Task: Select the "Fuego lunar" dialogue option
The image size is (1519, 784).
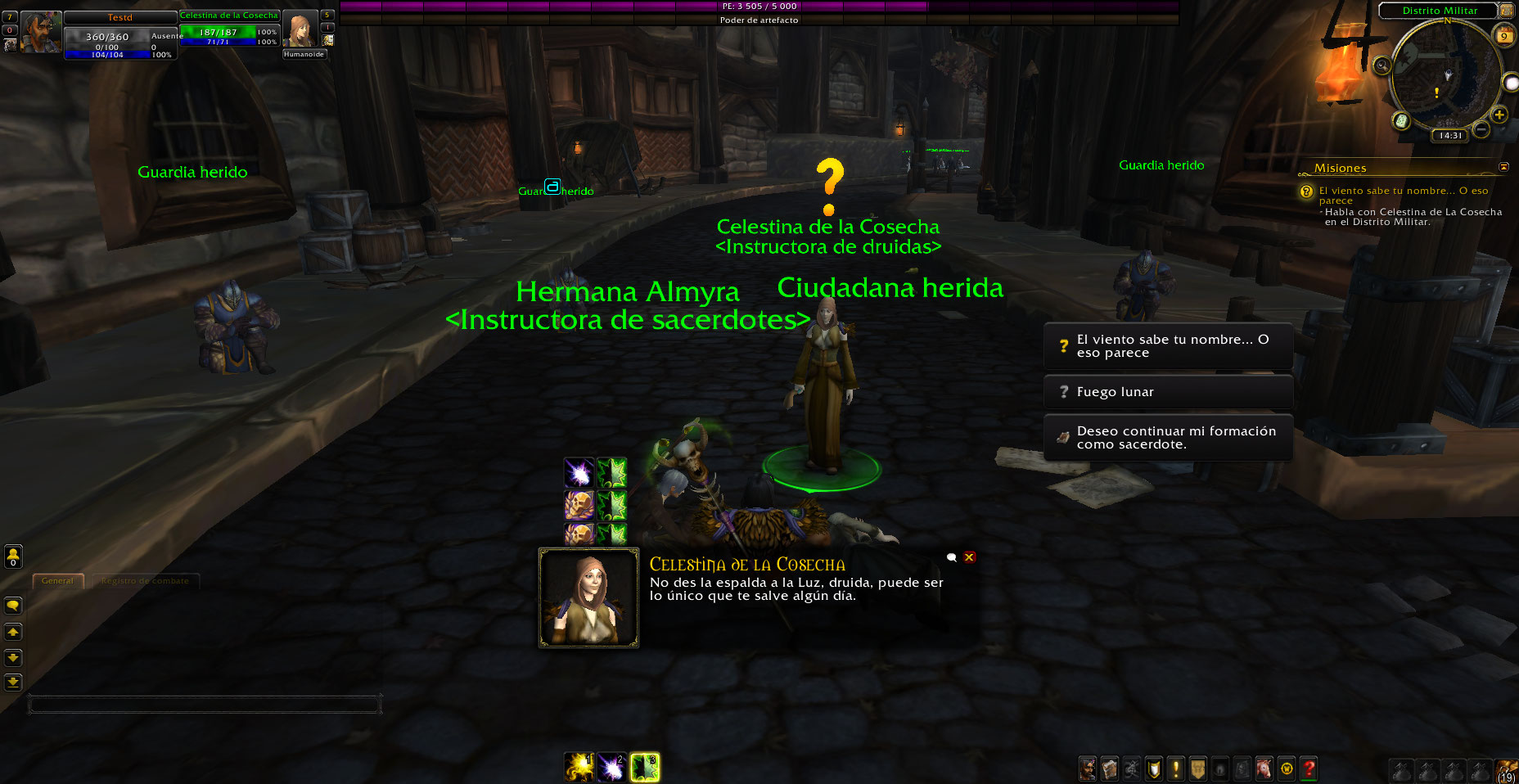Action: coord(1168,392)
